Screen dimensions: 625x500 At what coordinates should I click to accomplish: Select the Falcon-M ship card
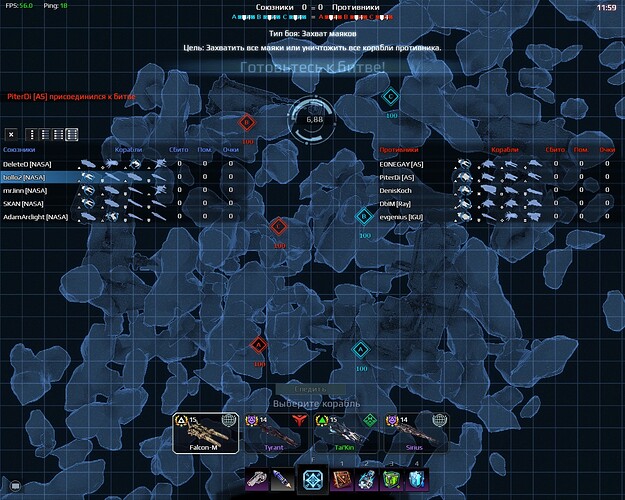(207, 434)
